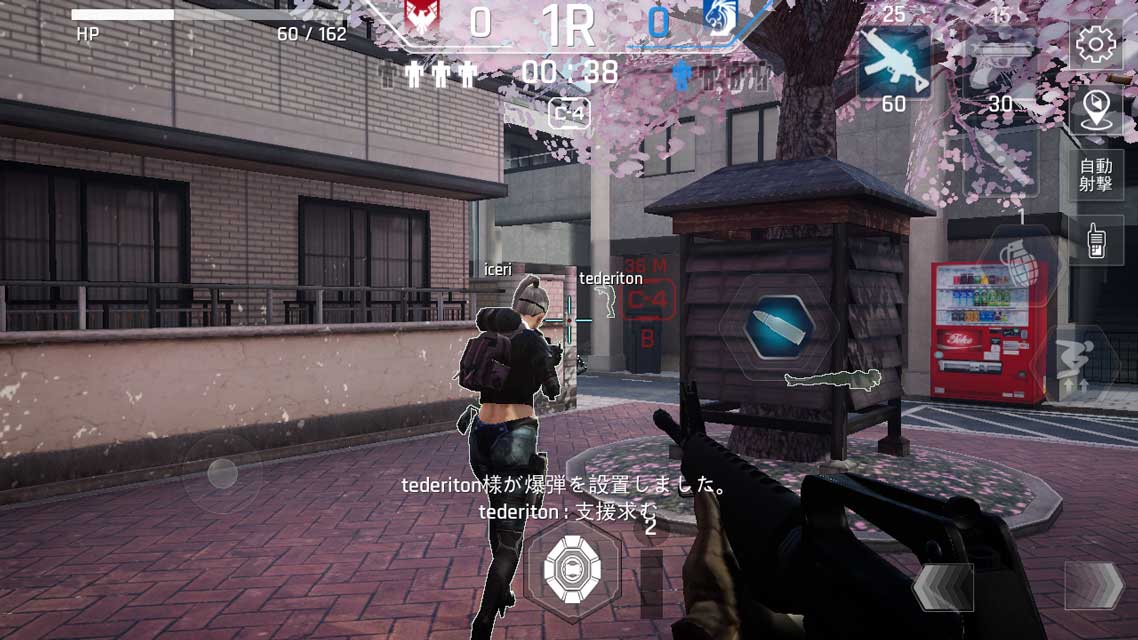The image size is (1138, 640).
Task: Tap the map location pin icon
Action: [x=1095, y=108]
